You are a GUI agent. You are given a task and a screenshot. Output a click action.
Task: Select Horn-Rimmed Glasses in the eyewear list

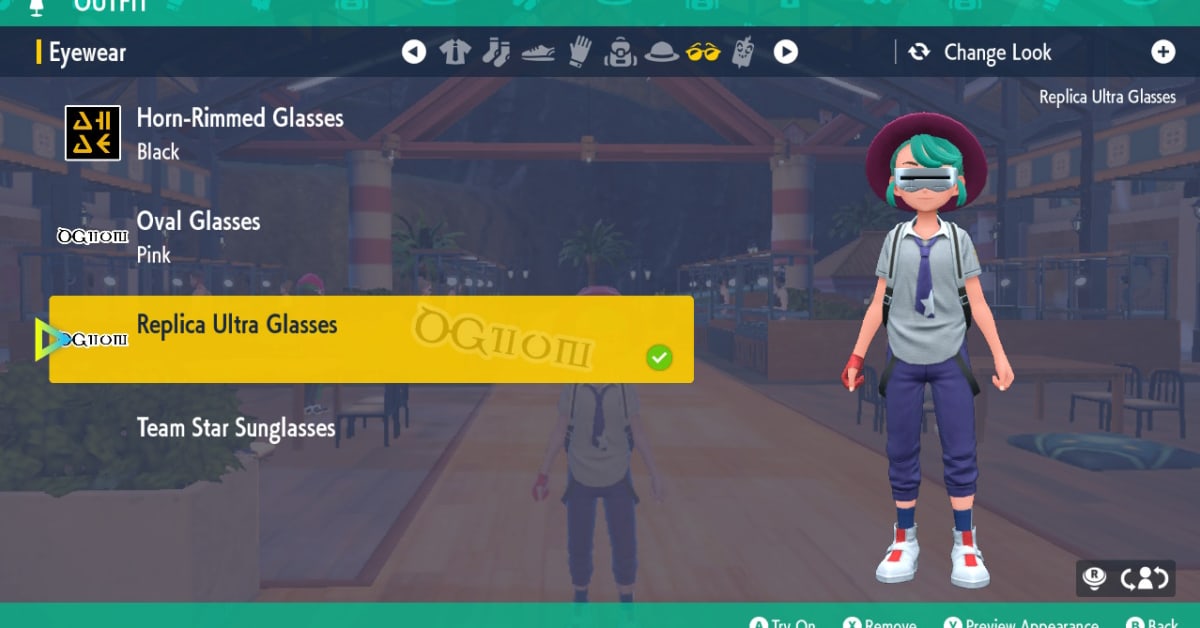240,132
